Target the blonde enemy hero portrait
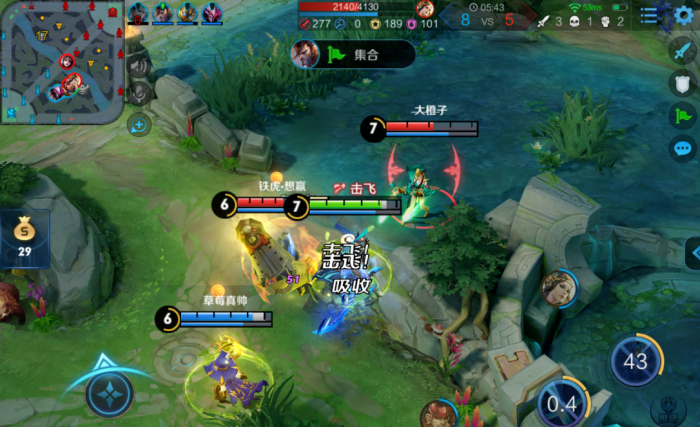This screenshot has width=700, height=427. pyautogui.click(x=556, y=287)
